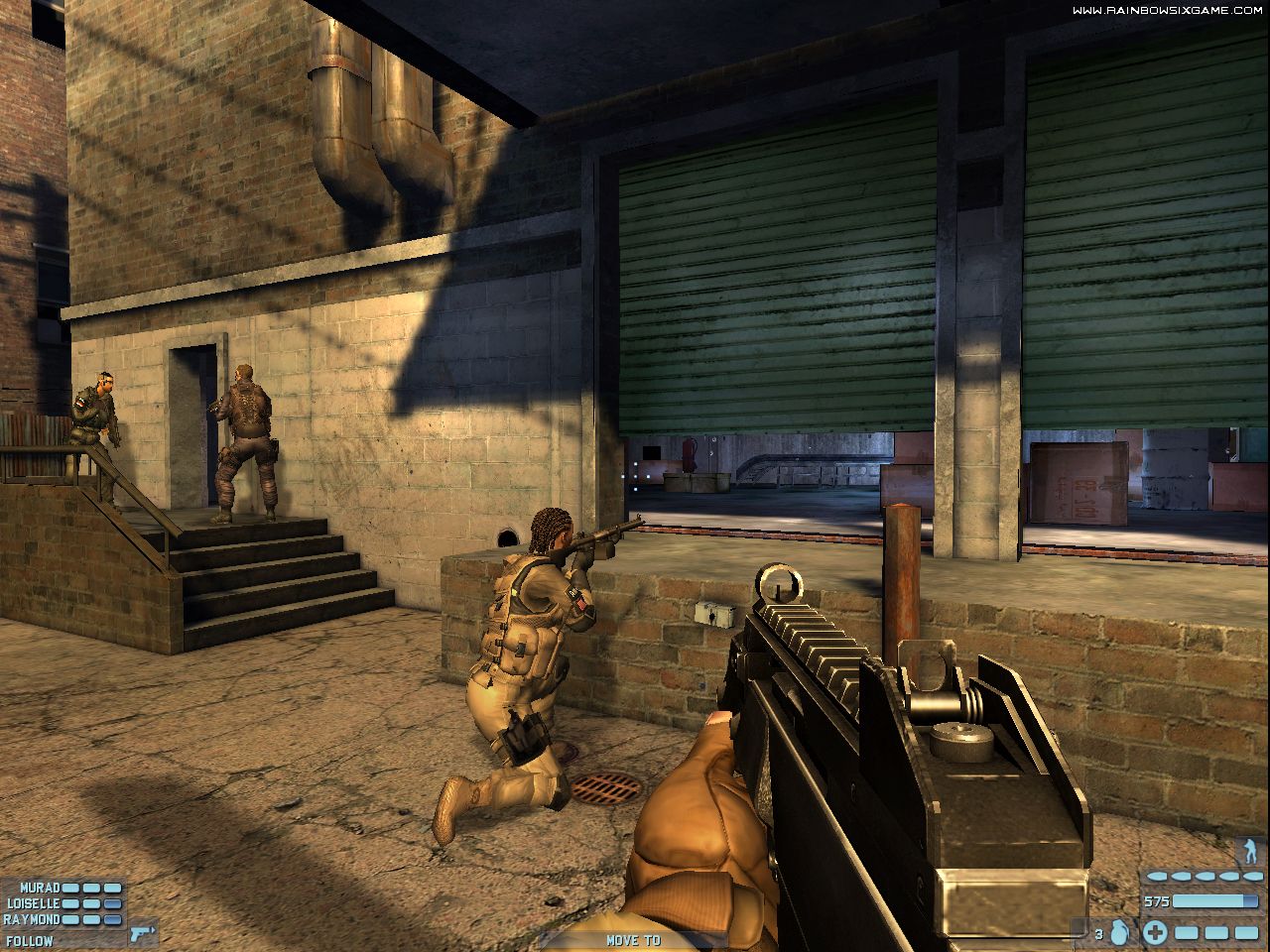Click the crouching stance indicator icon
This screenshot has width=1270, height=952.
tap(1250, 851)
